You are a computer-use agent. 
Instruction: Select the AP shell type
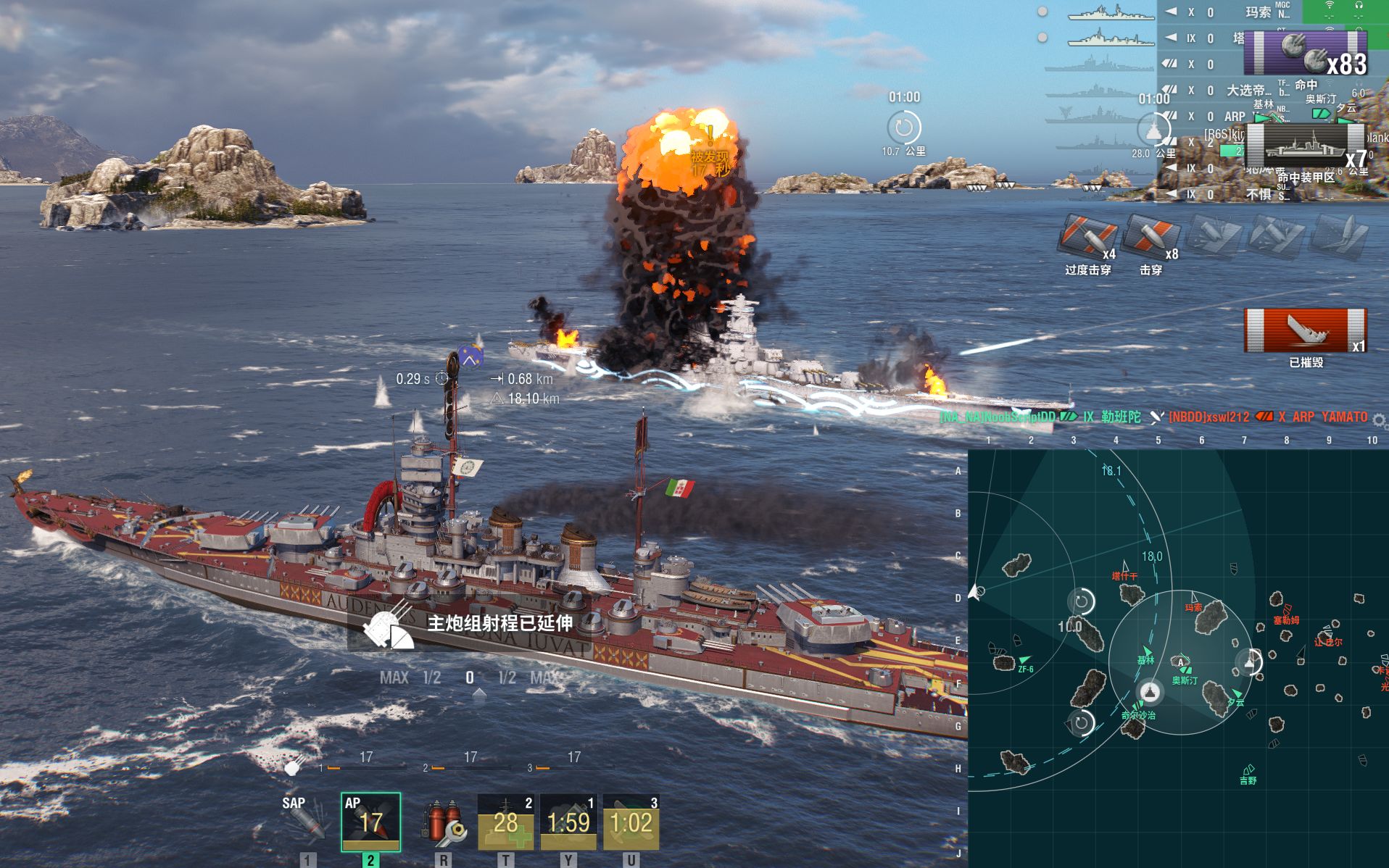coord(370,822)
